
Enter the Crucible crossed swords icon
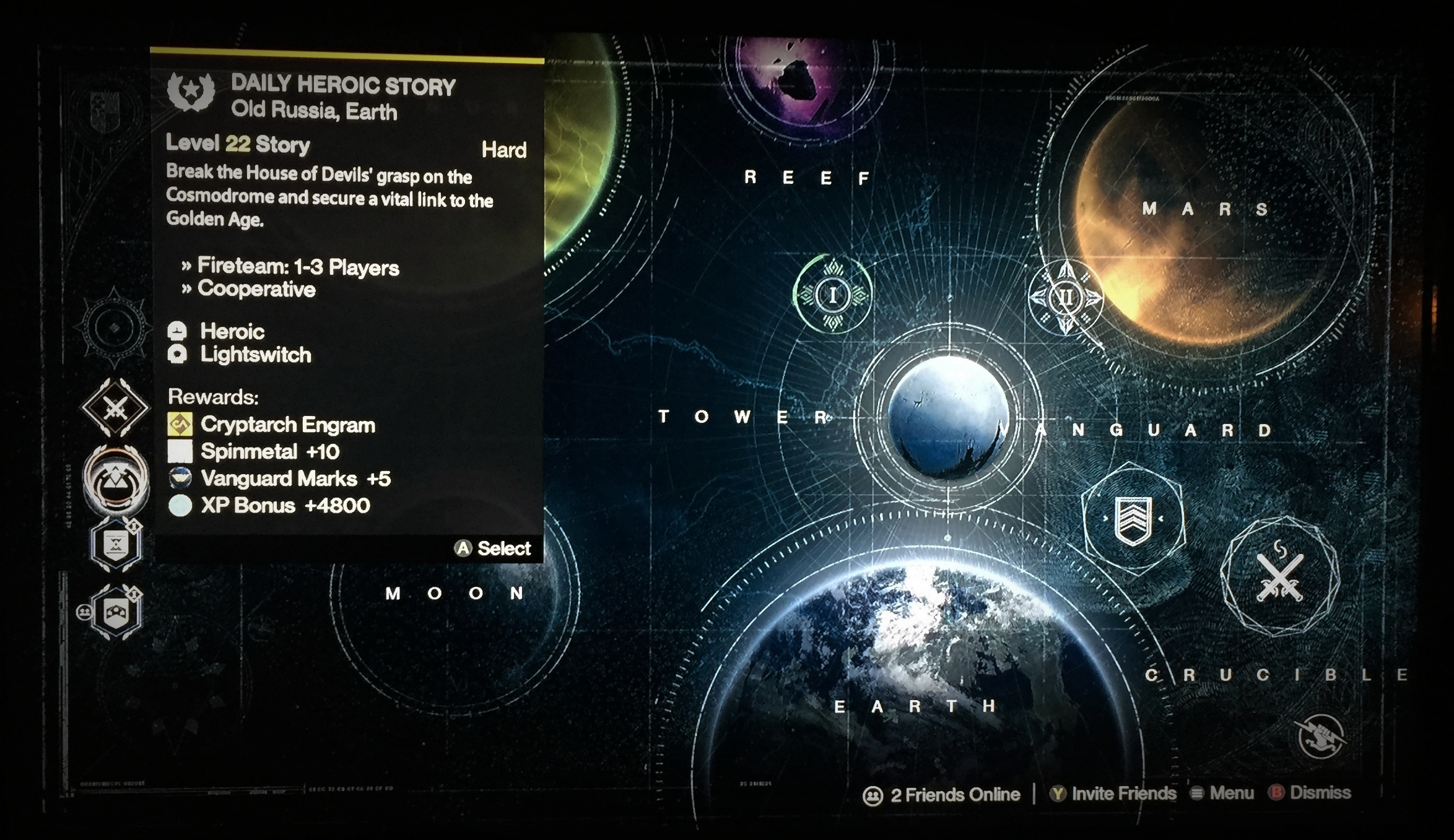pyautogui.click(x=1279, y=577)
